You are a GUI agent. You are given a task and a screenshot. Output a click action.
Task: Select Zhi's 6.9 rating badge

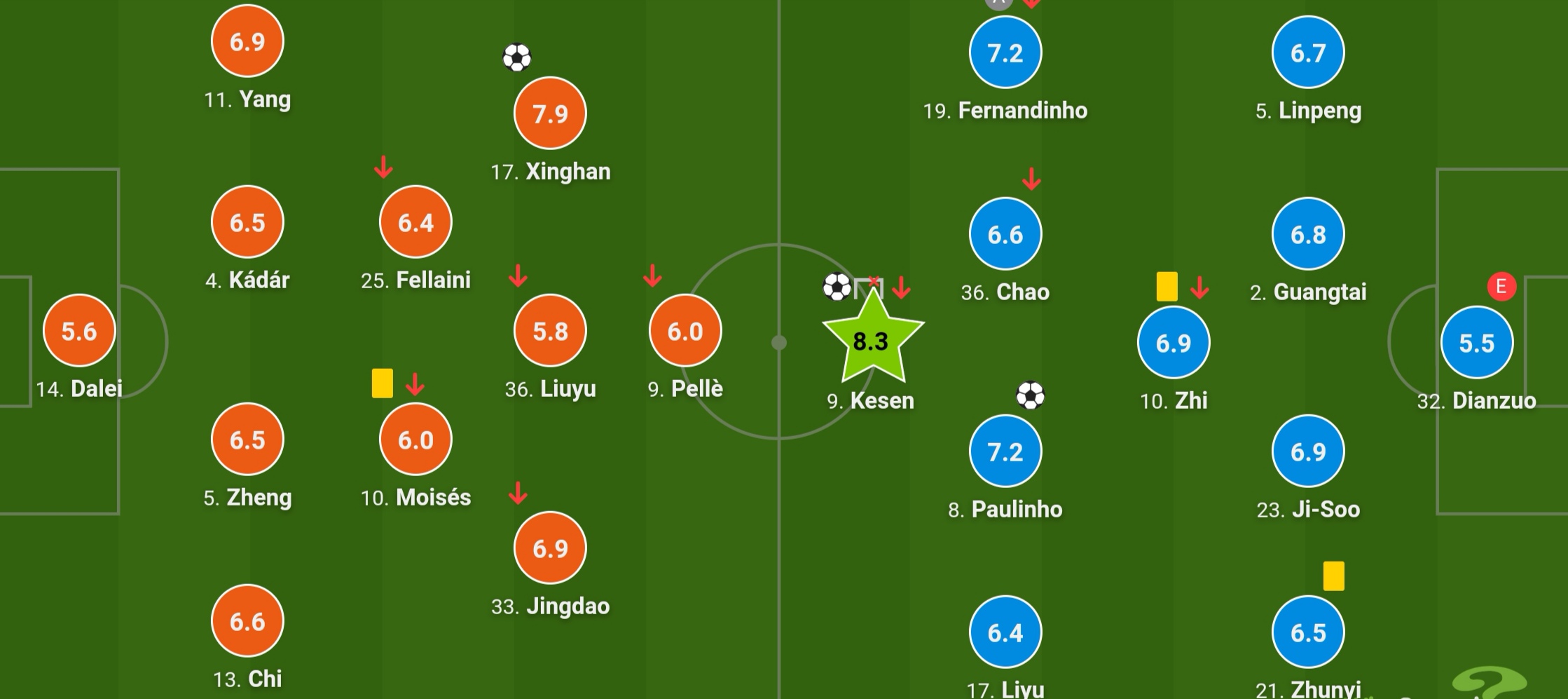coord(1174,343)
